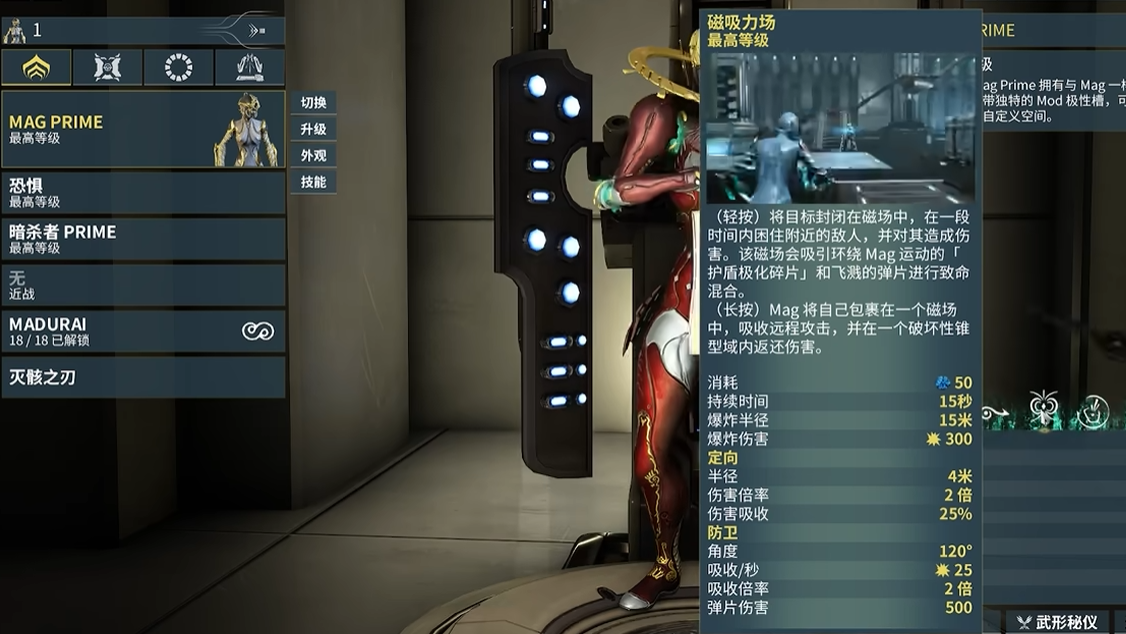Open the loadout selector bar numbered 1

click(x=143, y=30)
